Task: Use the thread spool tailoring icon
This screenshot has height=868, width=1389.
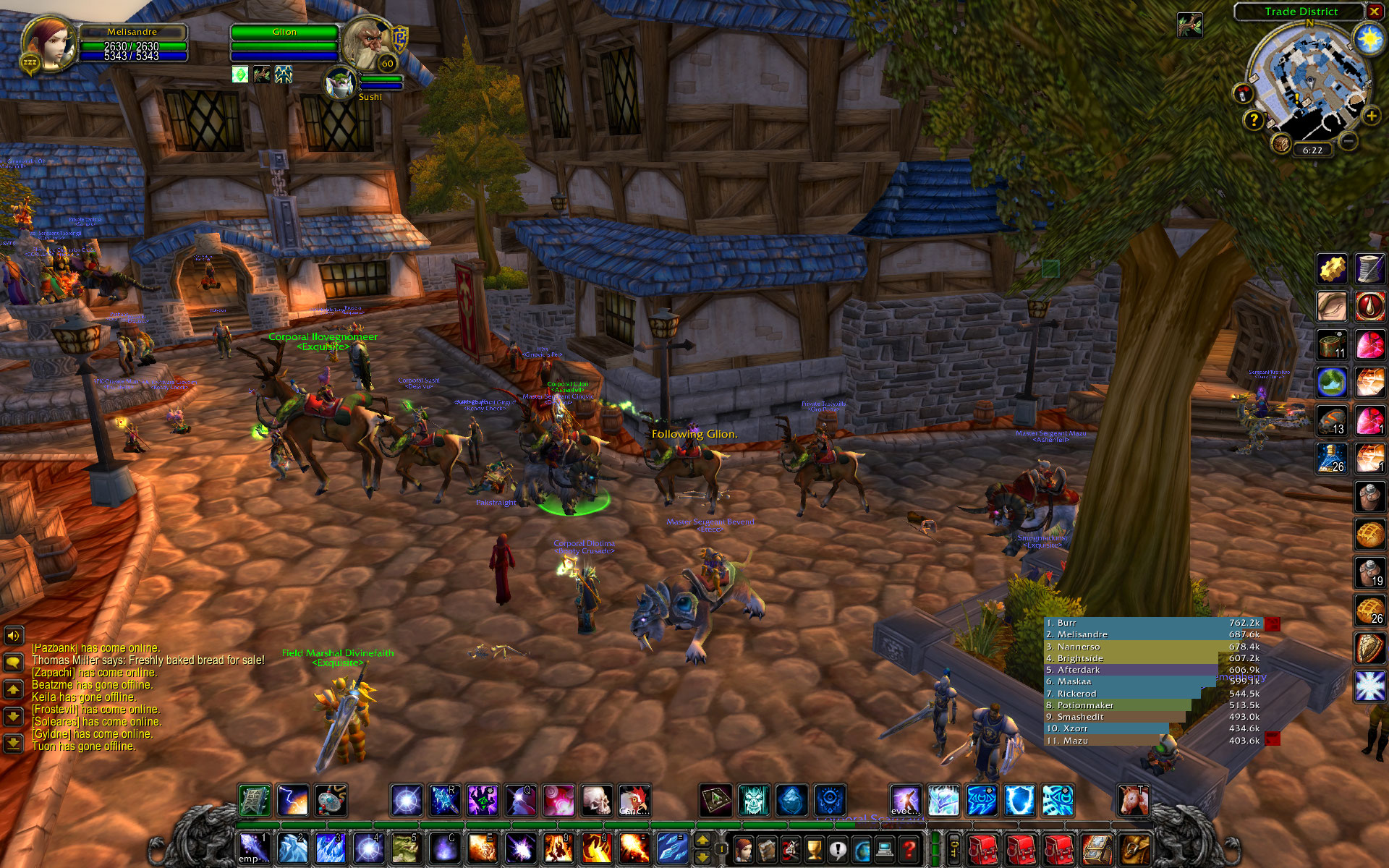Action: click(x=1369, y=269)
